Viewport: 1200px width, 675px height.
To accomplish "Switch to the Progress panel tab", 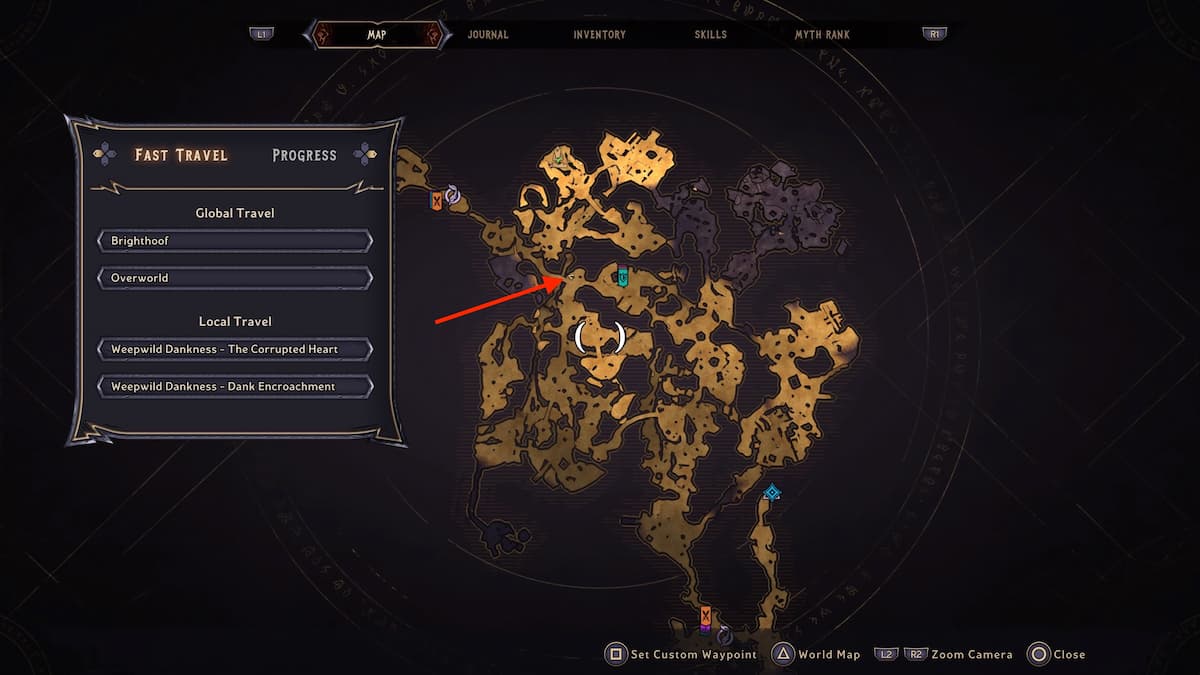I will point(304,155).
